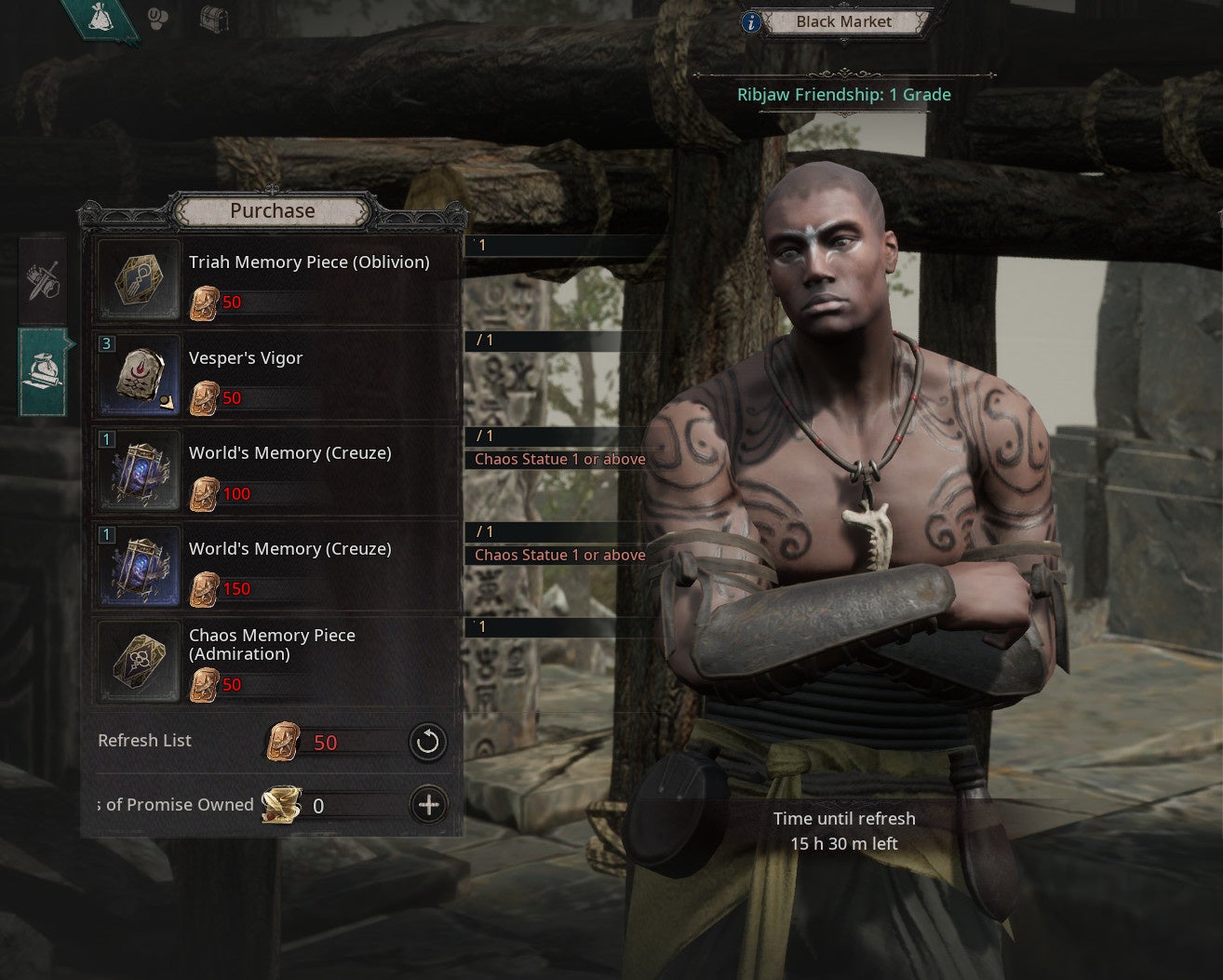Refresh the shop list with circular arrow
The height and width of the screenshot is (980, 1223).
pyautogui.click(x=428, y=742)
